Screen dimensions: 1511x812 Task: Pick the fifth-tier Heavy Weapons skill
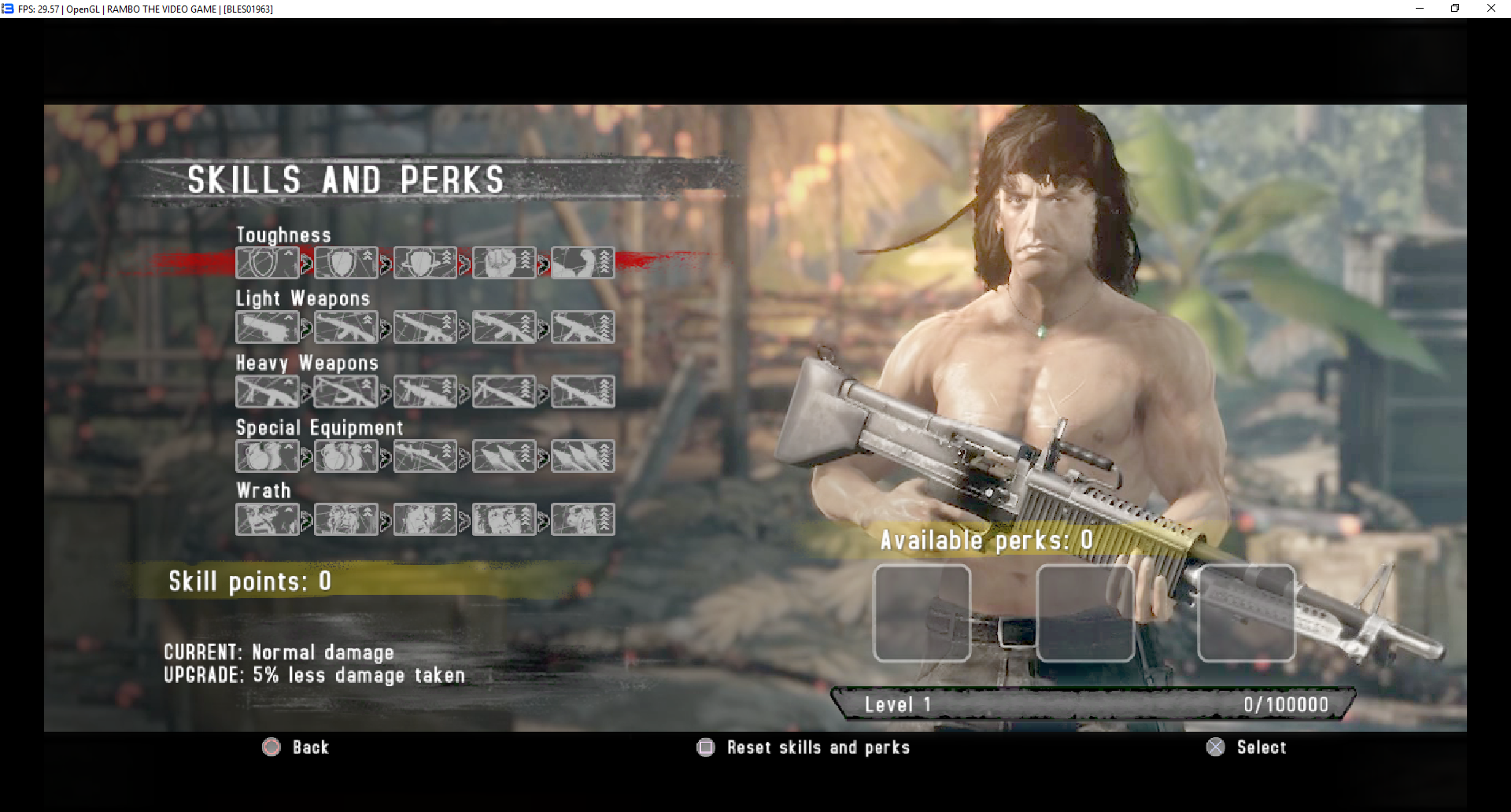[582, 392]
